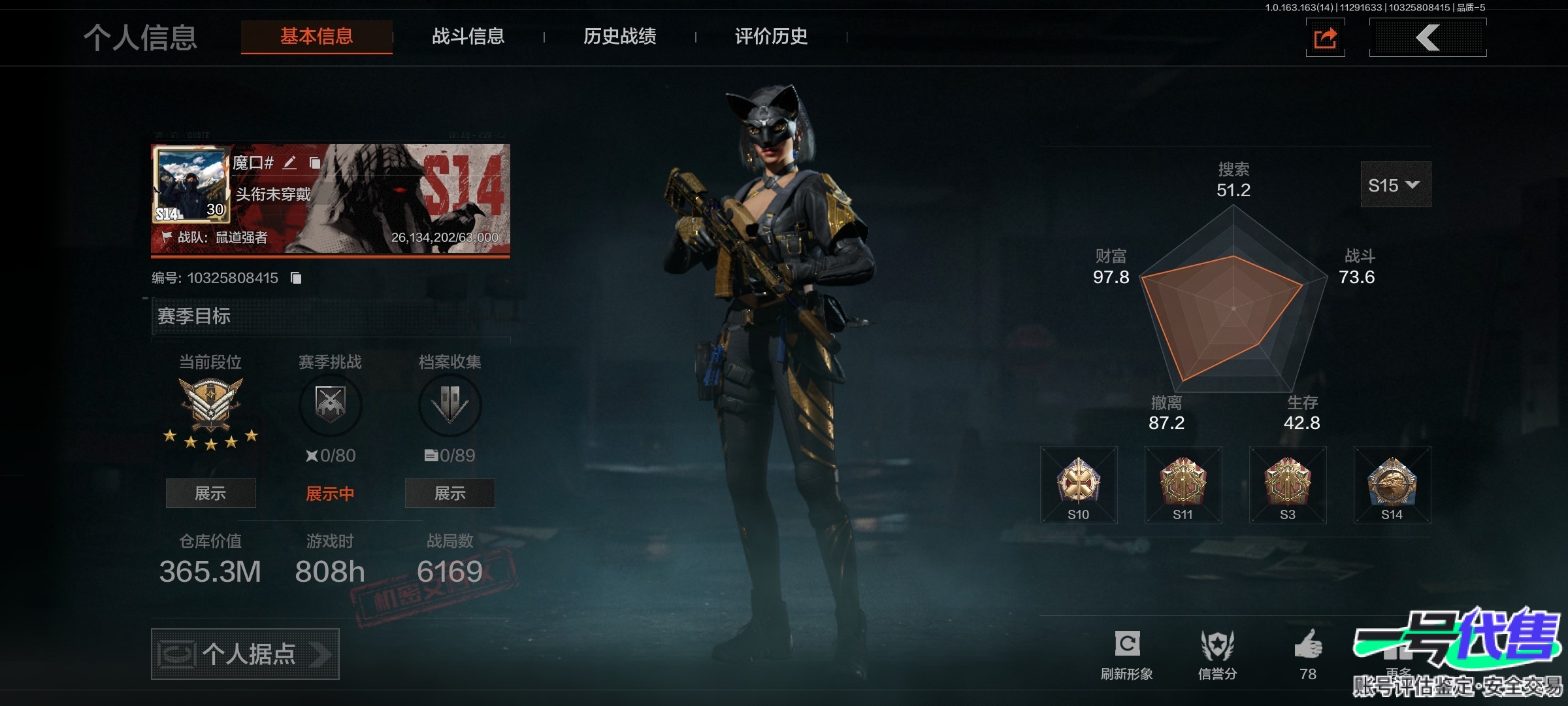This screenshot has width=1568, height=706.
Task: Switch to the 基本信息 tab
Action: point(317,37)
